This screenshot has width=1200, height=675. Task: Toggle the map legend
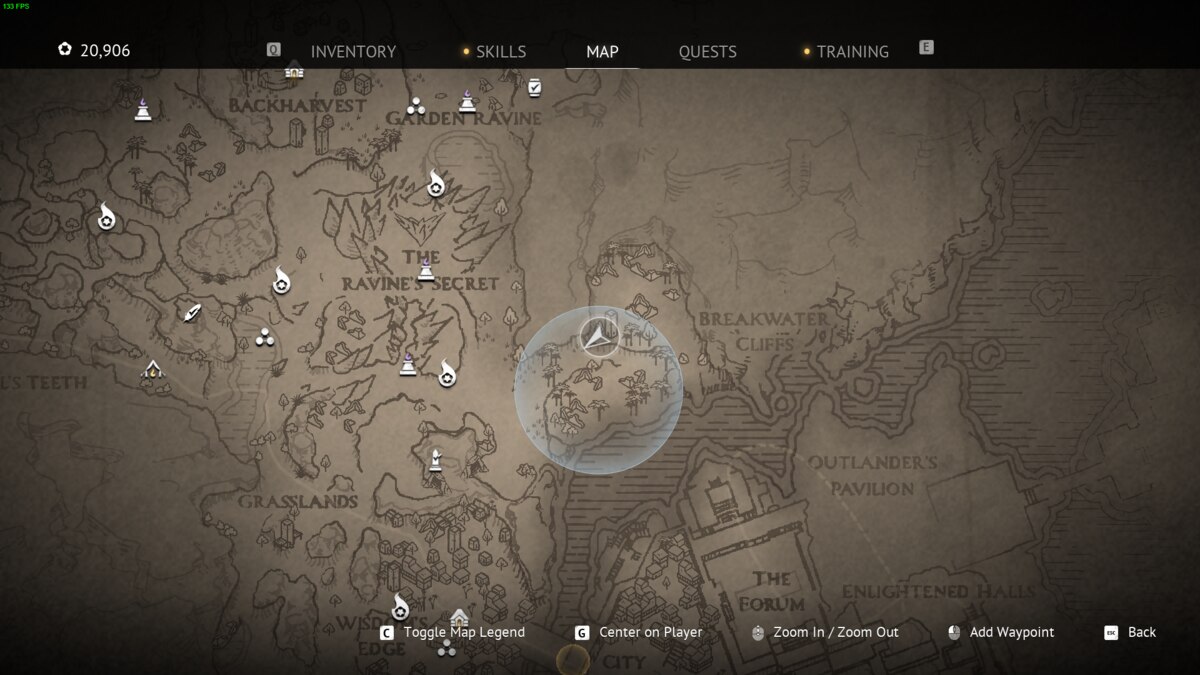point(454,632)
